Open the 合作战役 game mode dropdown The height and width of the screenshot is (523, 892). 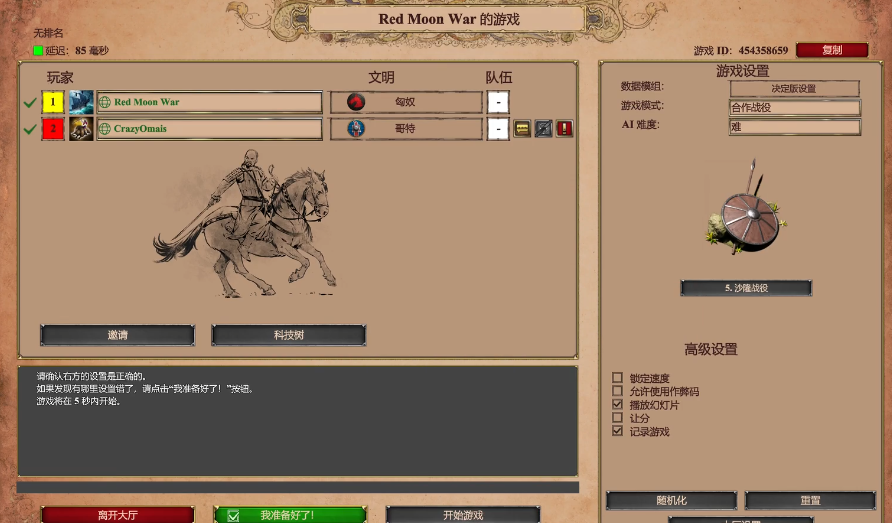point(794,107)
